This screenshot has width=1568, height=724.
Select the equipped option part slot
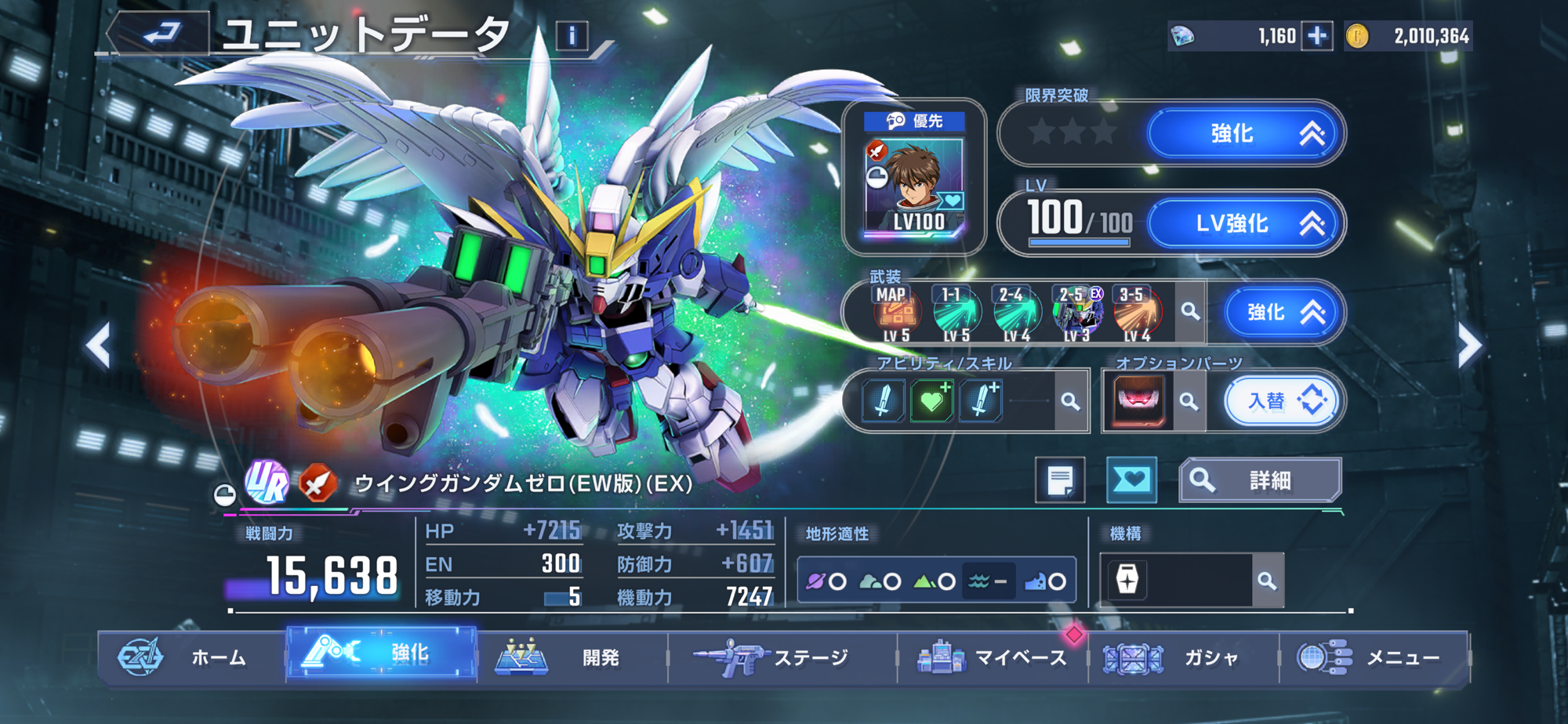click(1138, 401)
